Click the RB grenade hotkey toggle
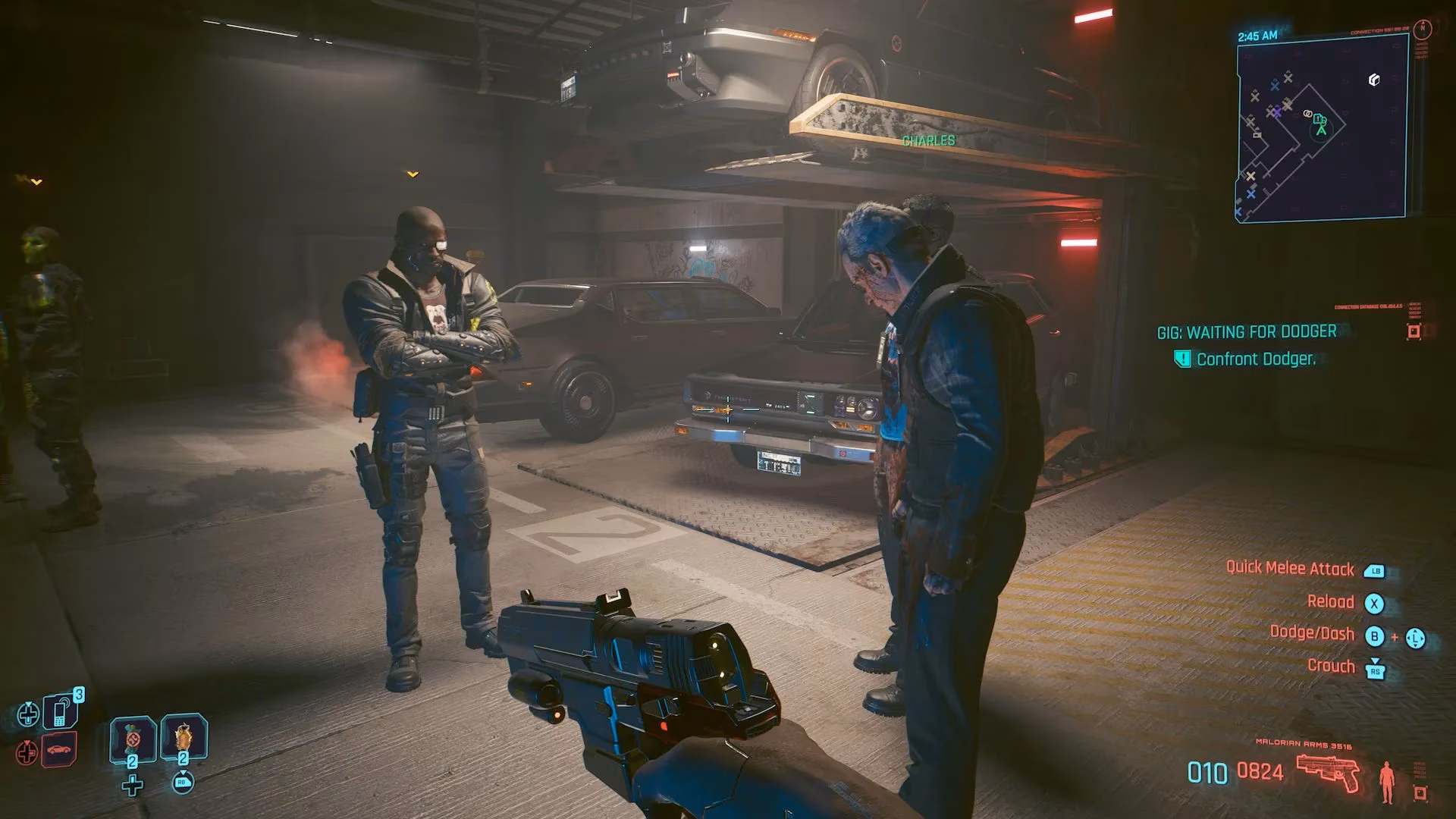The image size is (1456, 819). [x=183, y=783]
